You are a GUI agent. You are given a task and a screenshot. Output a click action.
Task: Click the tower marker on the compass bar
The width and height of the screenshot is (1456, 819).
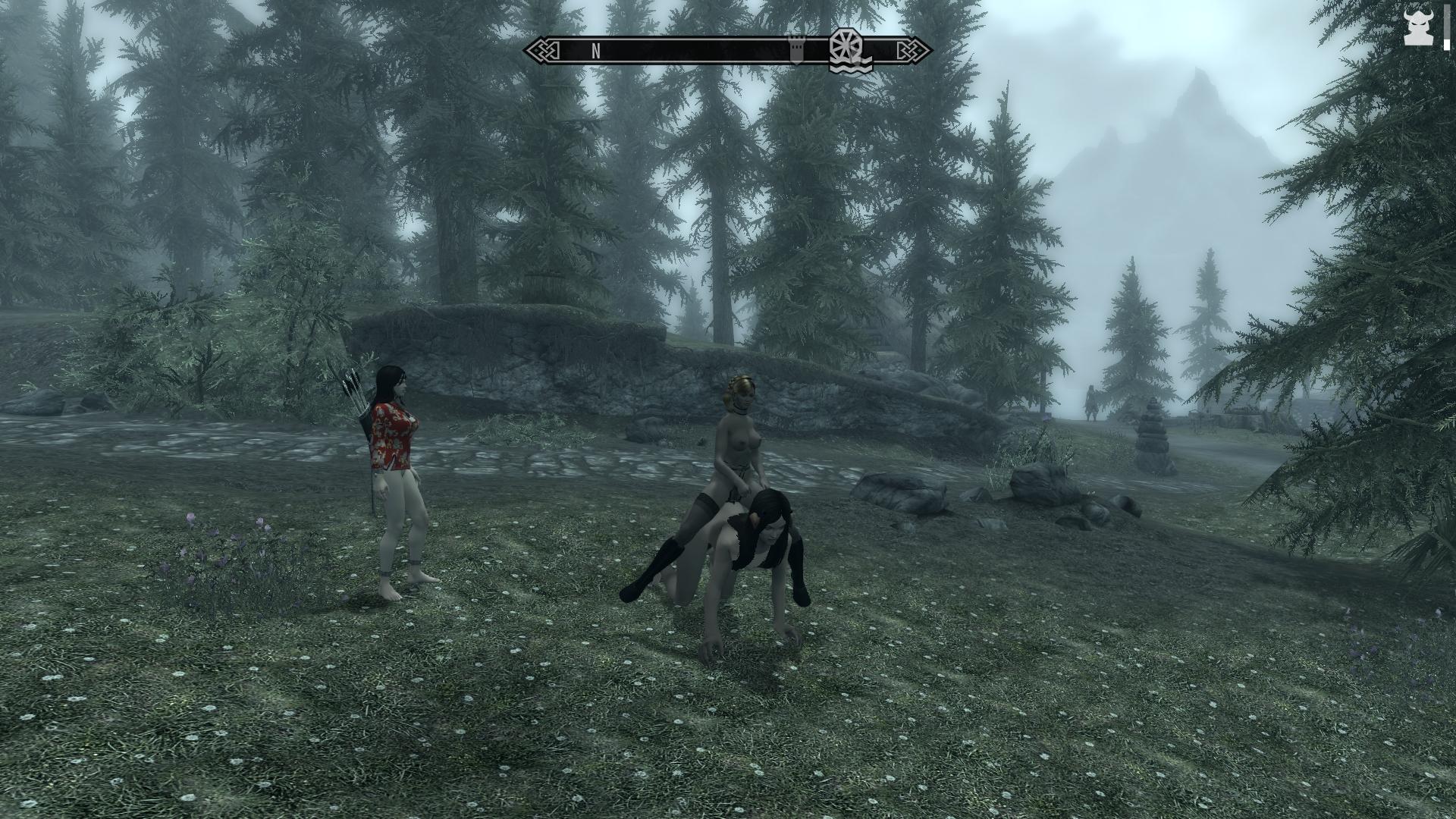tap(795, 53)
